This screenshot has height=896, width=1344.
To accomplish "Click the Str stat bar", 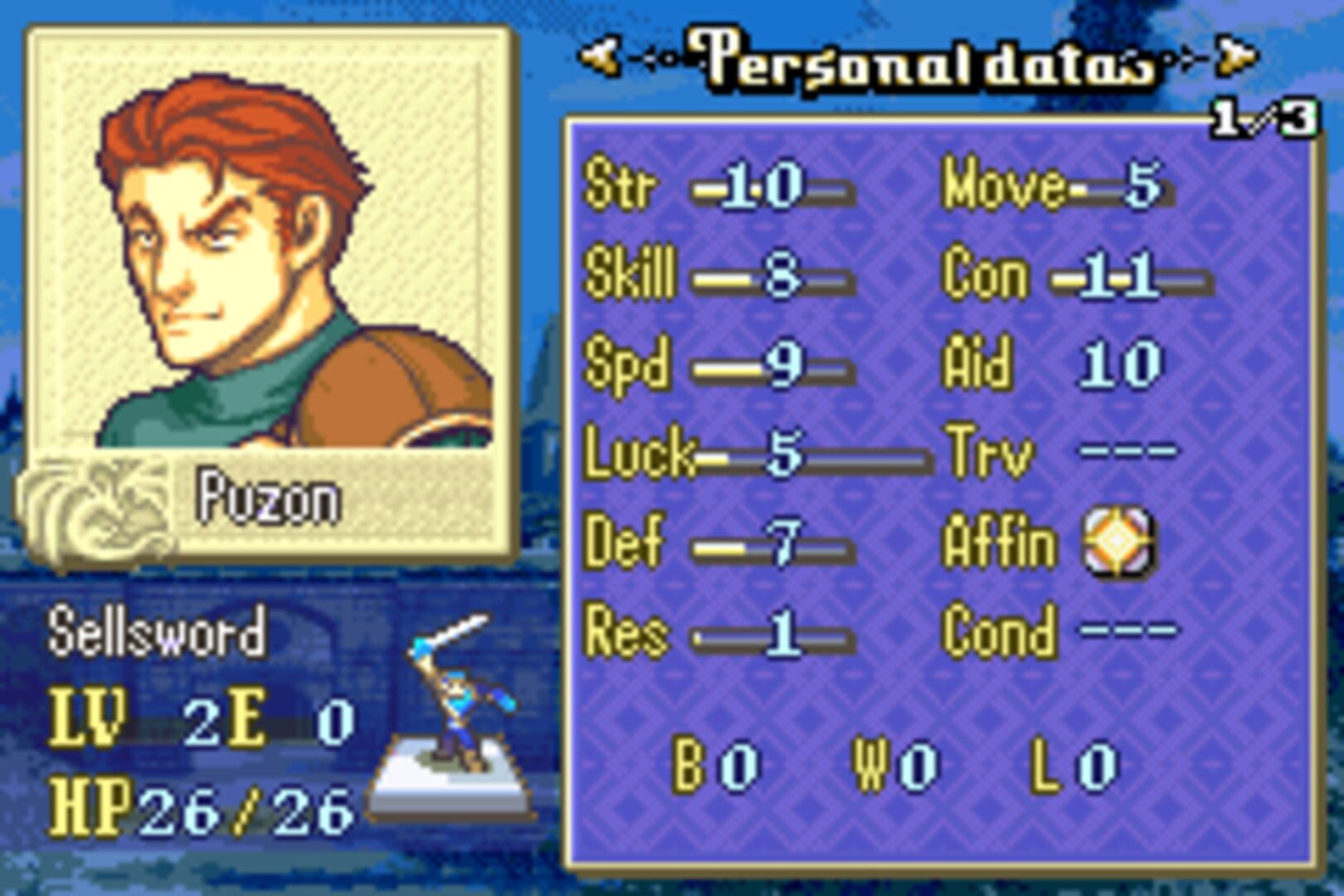I will pos(772,189).
